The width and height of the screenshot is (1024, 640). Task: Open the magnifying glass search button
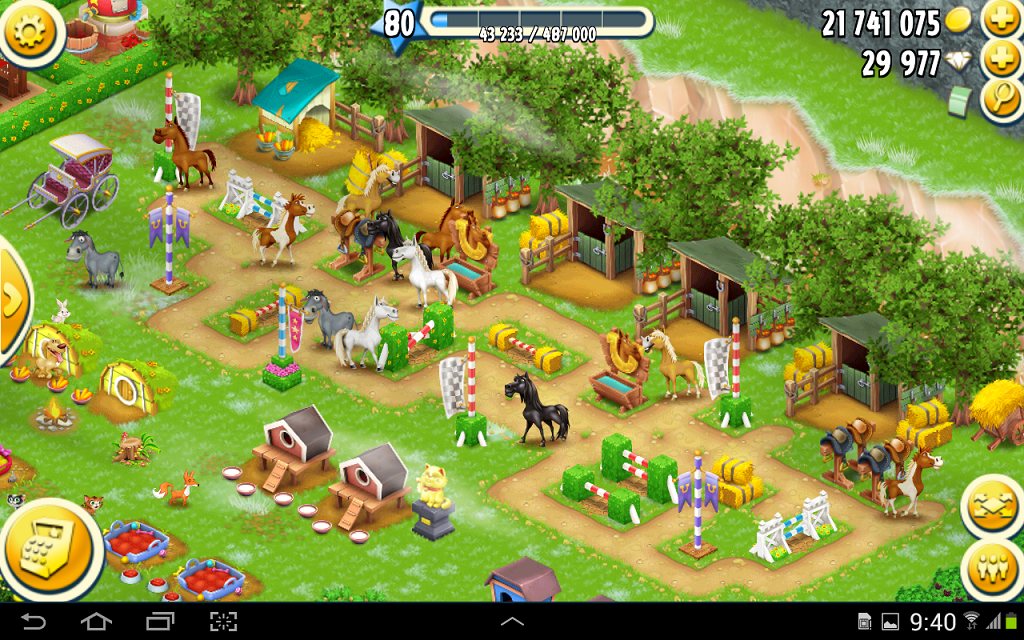(1000, 98)
